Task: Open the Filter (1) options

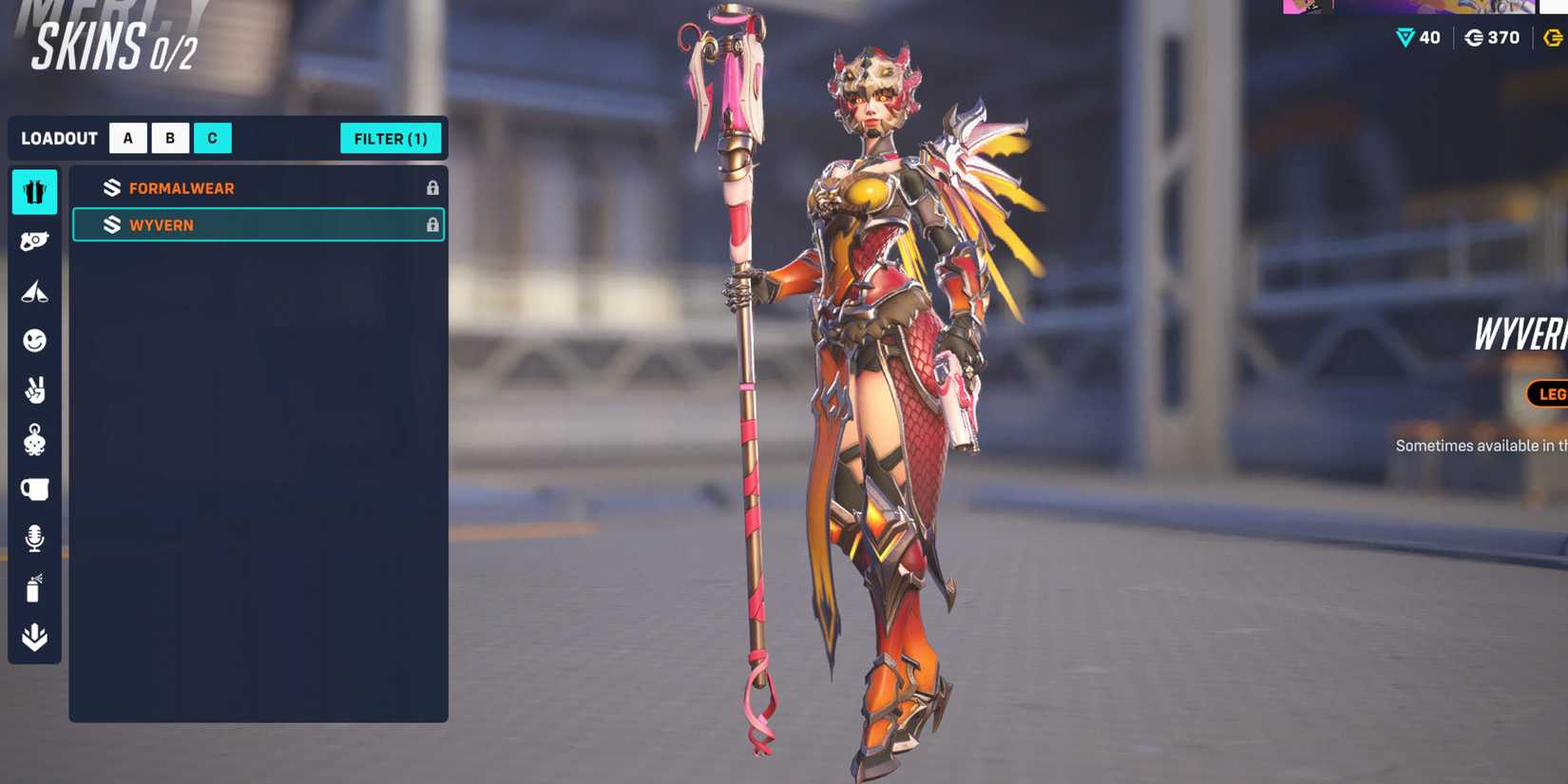Action: click(x=391, y=139)
